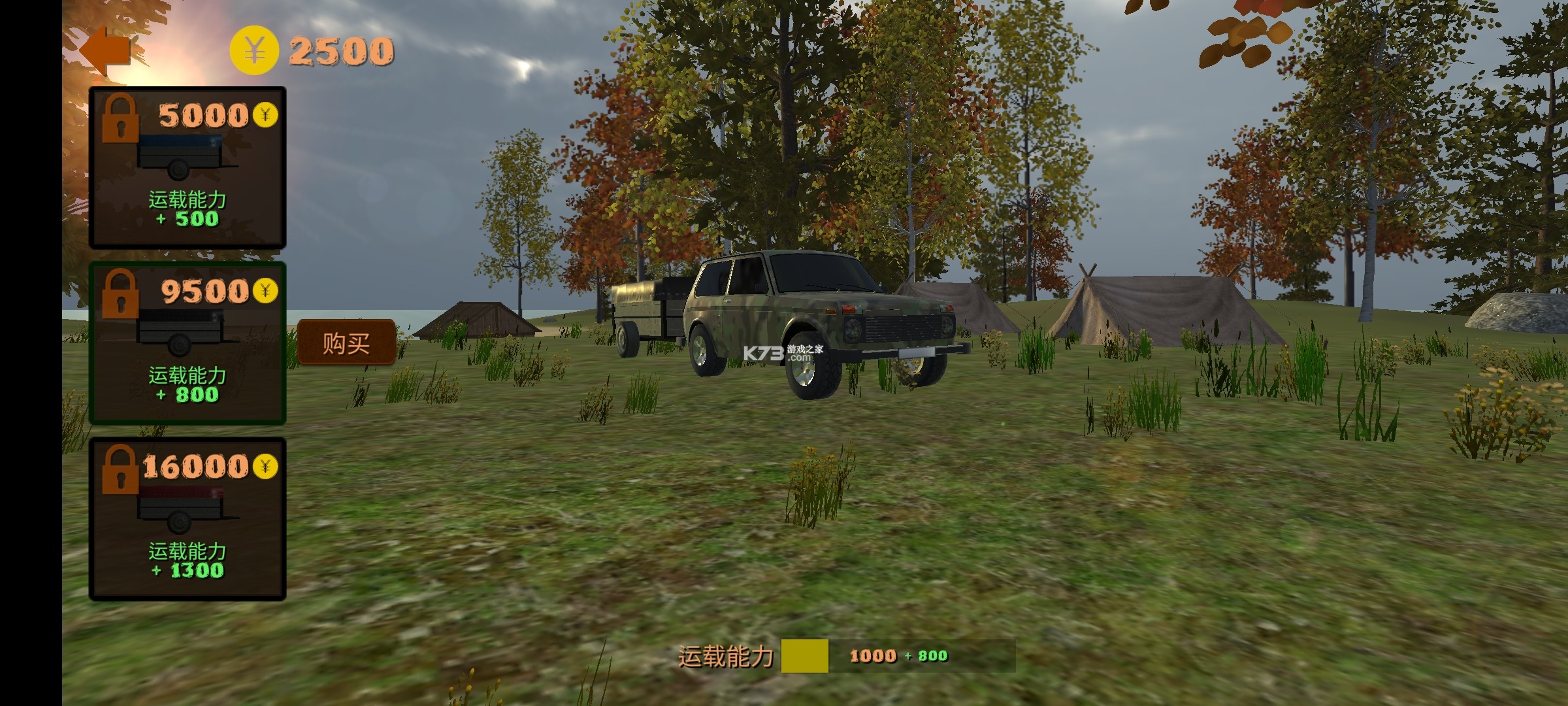
Task: Click the yellow coin icon beside the 2500 balance
Action: [255, 48]
